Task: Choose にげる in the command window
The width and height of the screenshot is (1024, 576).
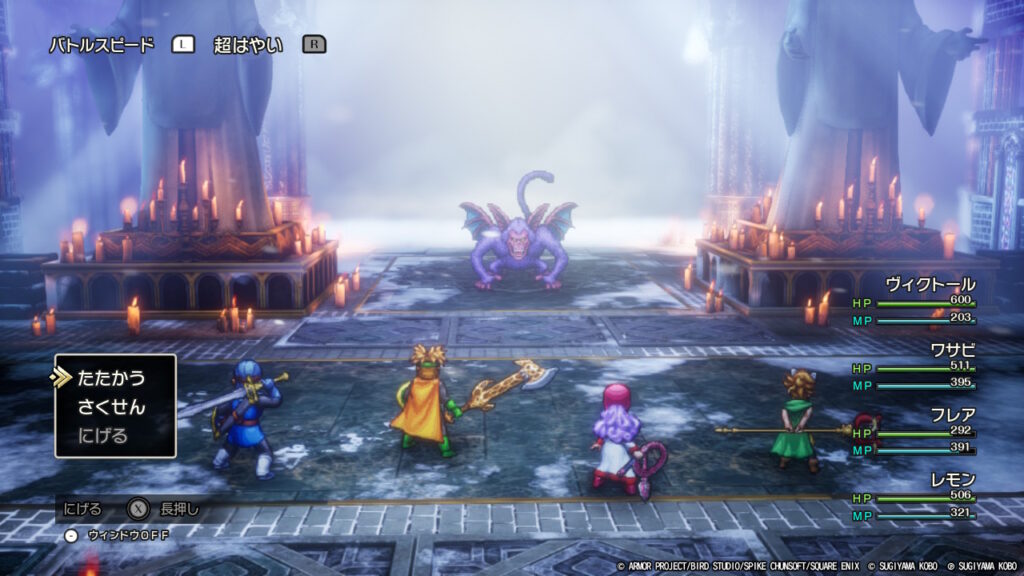Action: 103,436
